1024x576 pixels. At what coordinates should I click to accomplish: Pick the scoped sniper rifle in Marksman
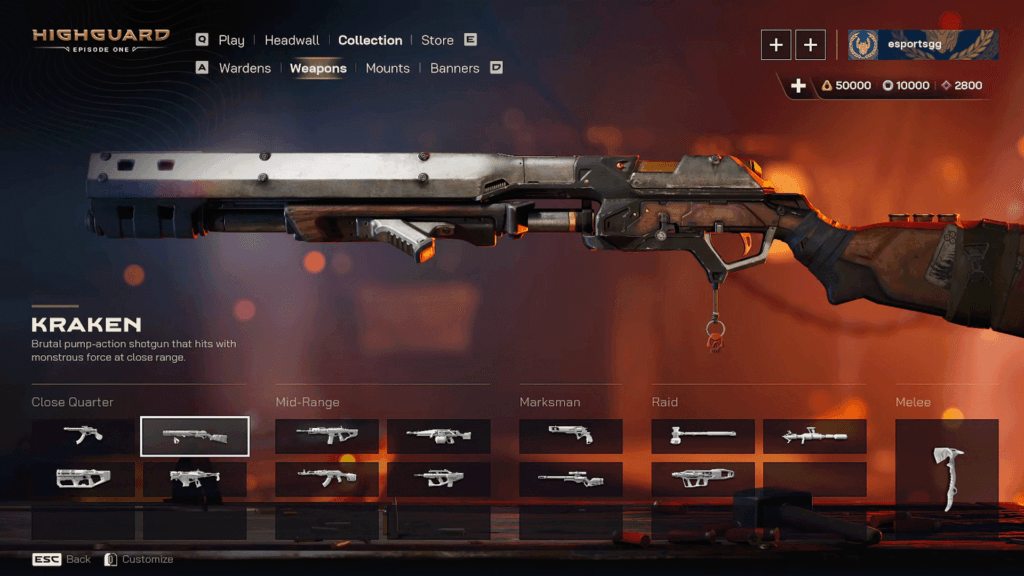(570, 479)
